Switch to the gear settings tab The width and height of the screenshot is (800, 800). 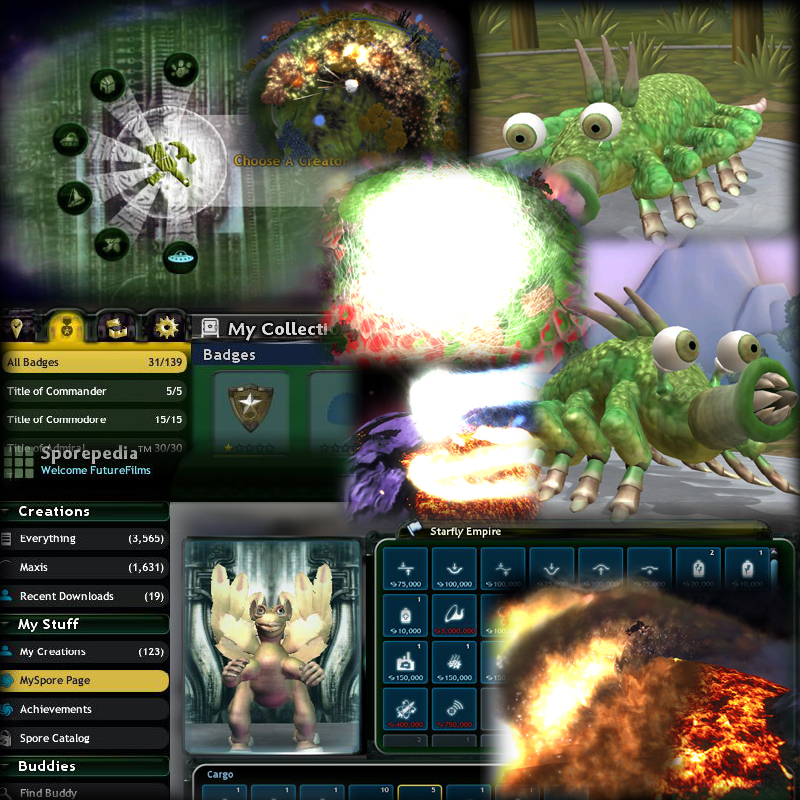click(164, 327)
